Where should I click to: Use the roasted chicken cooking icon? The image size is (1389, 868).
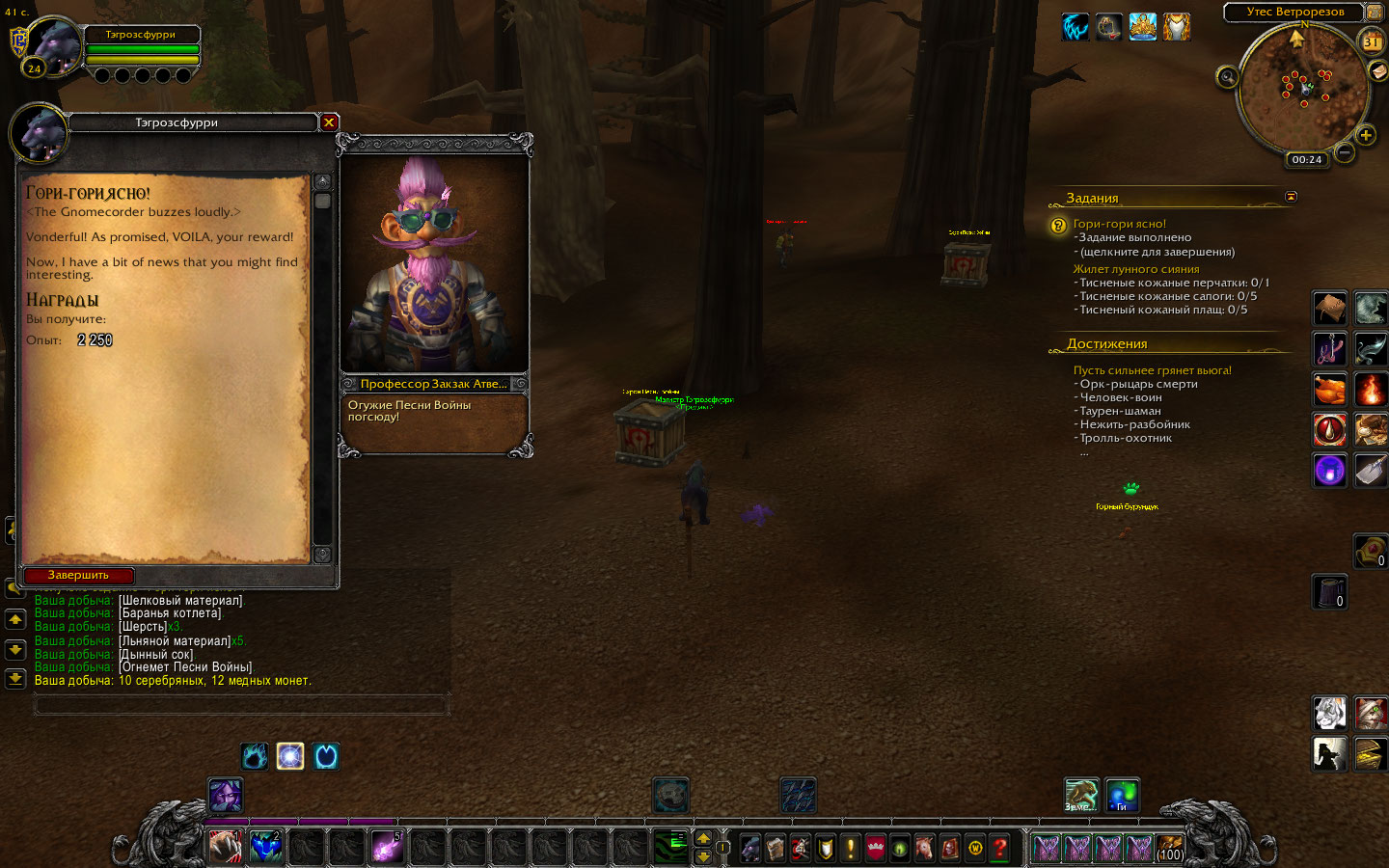1329,390
